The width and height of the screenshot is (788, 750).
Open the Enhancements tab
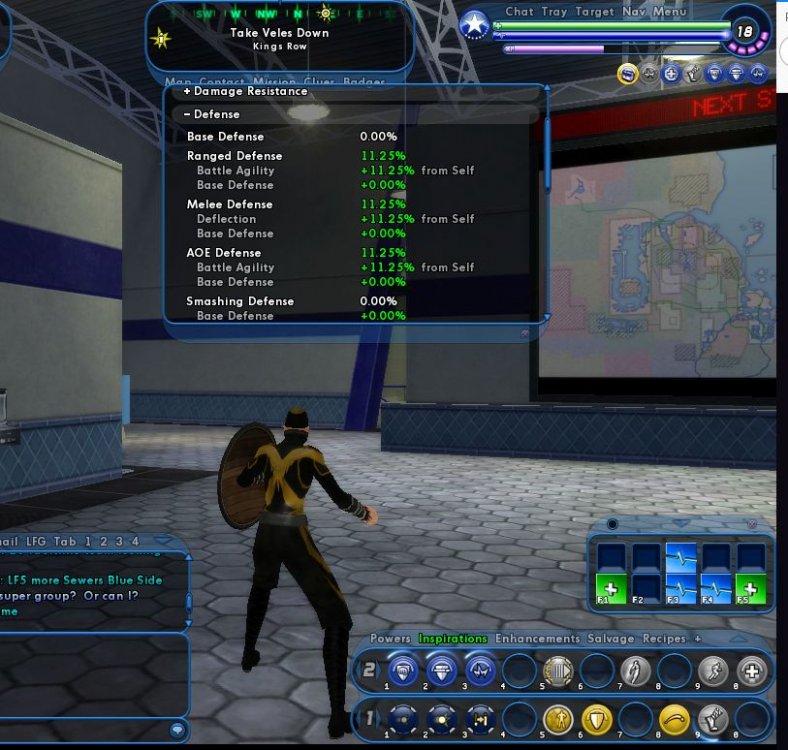tap(537, 638)
